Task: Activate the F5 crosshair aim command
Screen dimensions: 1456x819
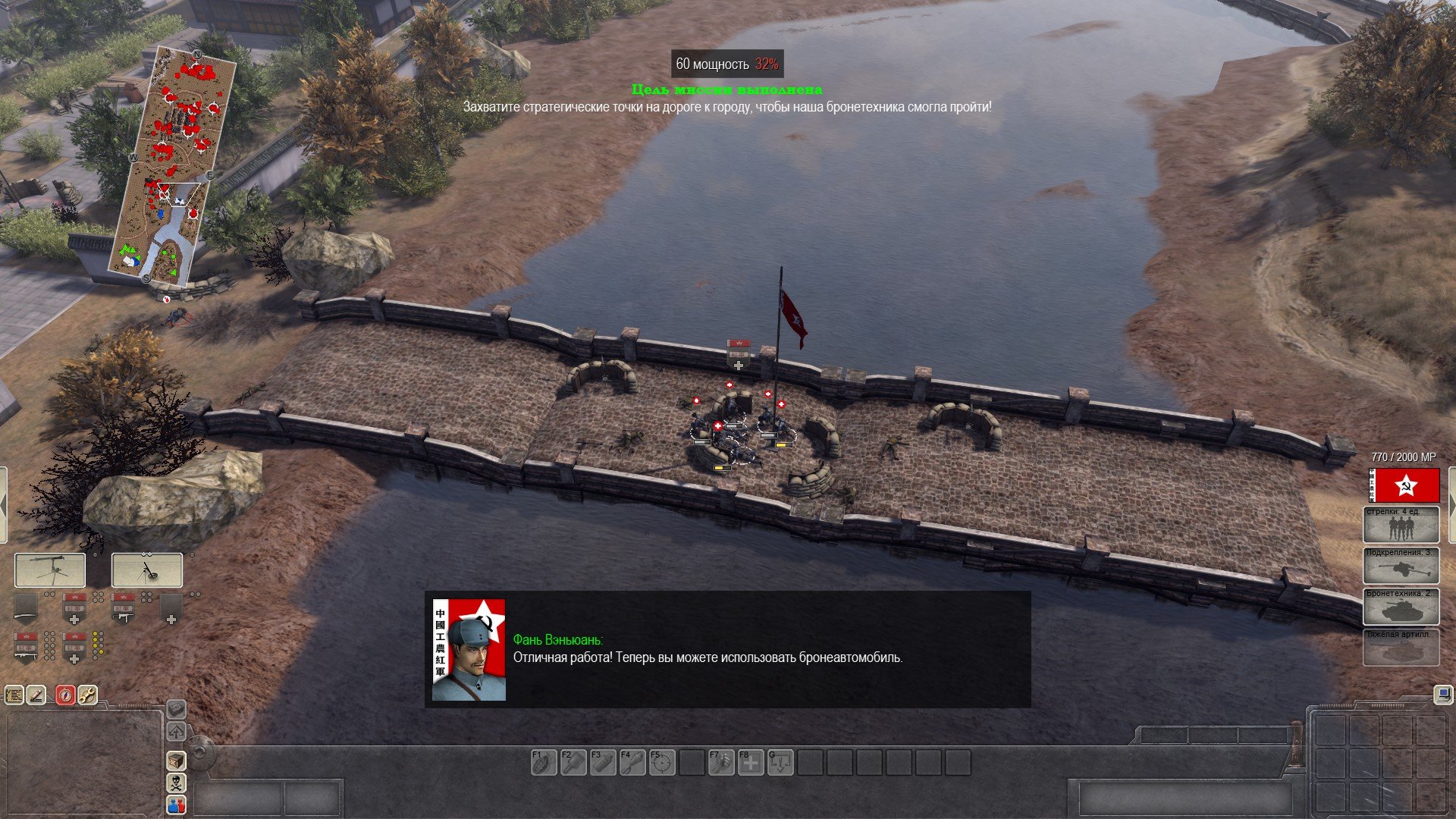Action: pos(662,762)
